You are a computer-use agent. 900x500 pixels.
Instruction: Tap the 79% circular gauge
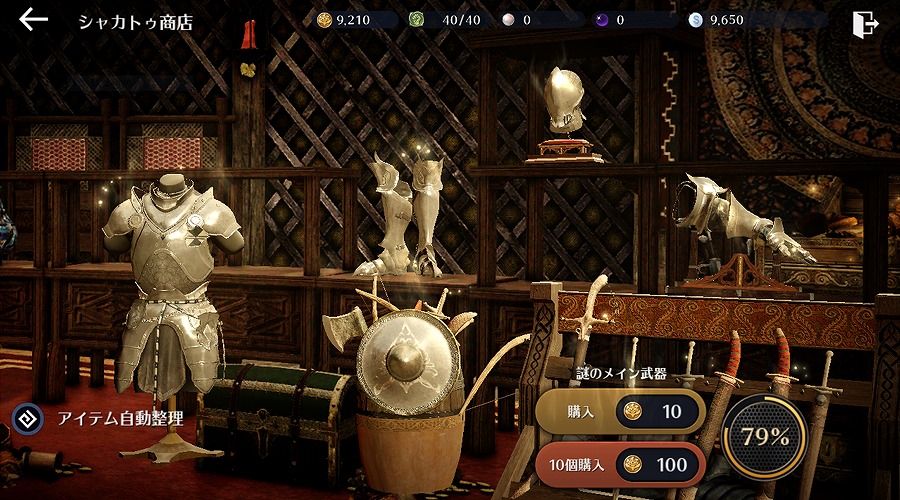[765, 436]
